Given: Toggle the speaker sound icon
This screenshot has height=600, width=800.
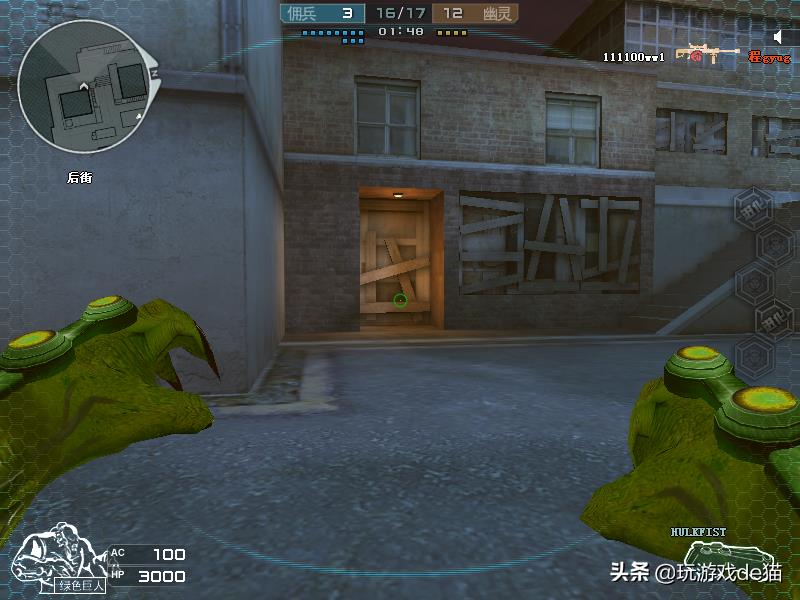Looking at the screenshot, I should pyautogui.click(x=779, y=37).
